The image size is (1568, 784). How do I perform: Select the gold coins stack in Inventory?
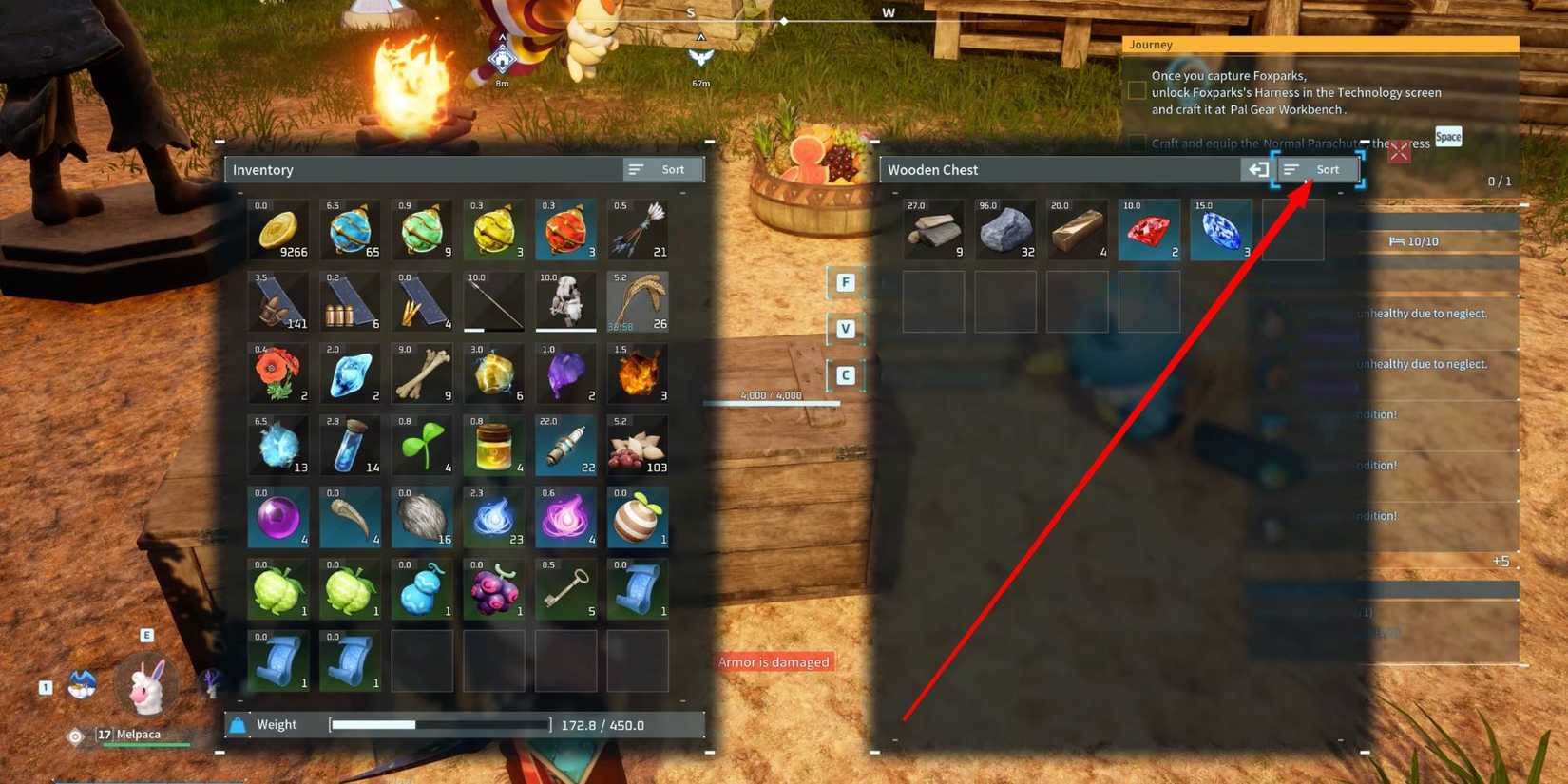click(x=278, y=228)
